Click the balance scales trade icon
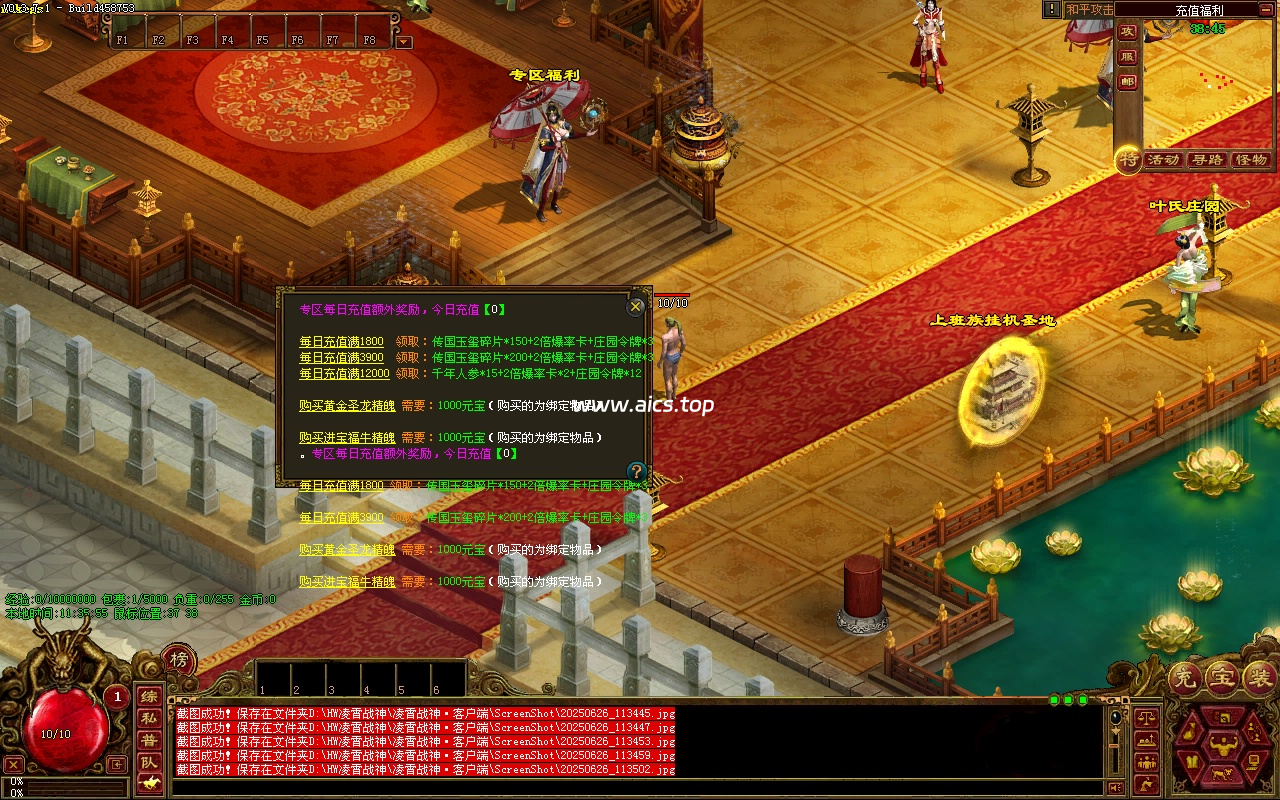The height and width of the screenshot is (800, 1280). click(x=1146, y=717)
